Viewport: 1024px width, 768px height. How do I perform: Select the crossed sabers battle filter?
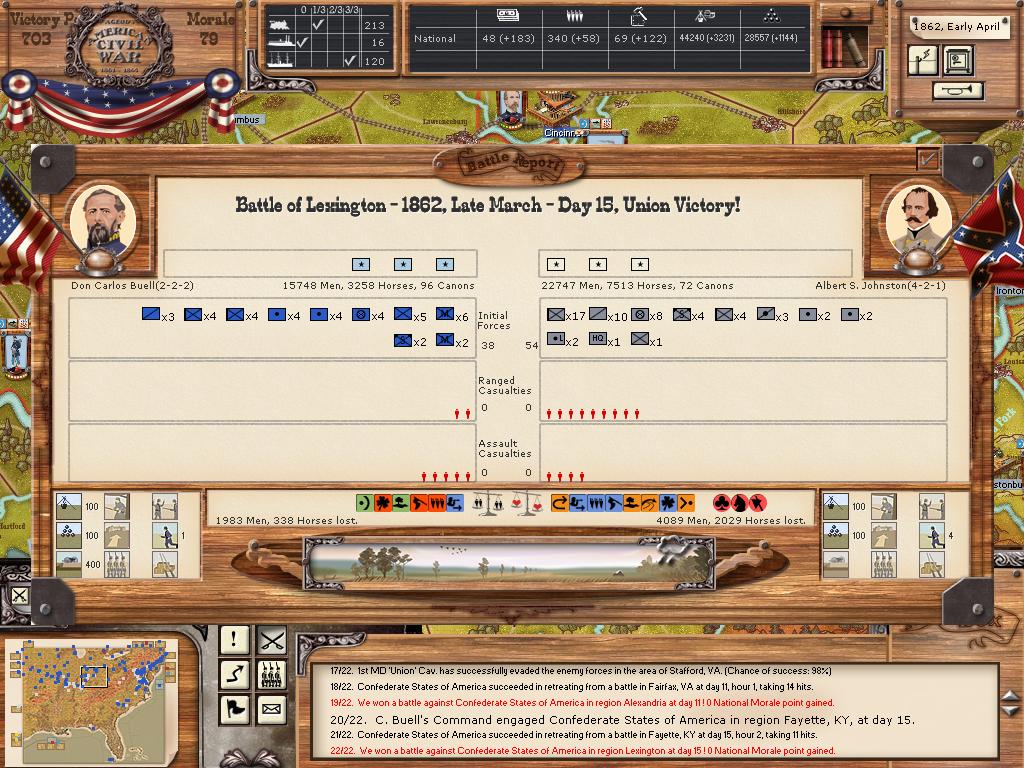[272, 638]
